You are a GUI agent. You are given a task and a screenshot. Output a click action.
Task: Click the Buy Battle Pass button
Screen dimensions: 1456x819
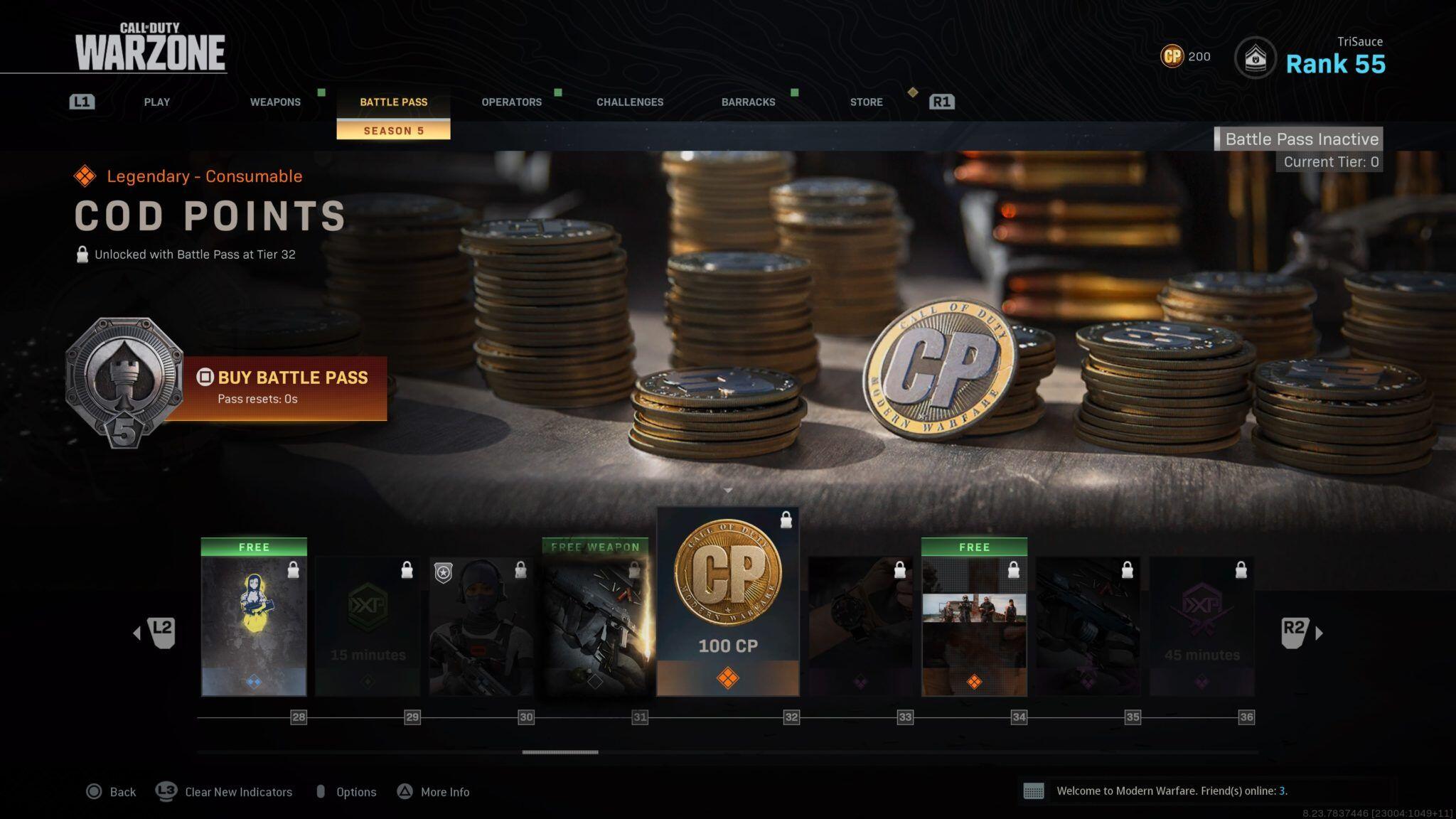point(284,387)
